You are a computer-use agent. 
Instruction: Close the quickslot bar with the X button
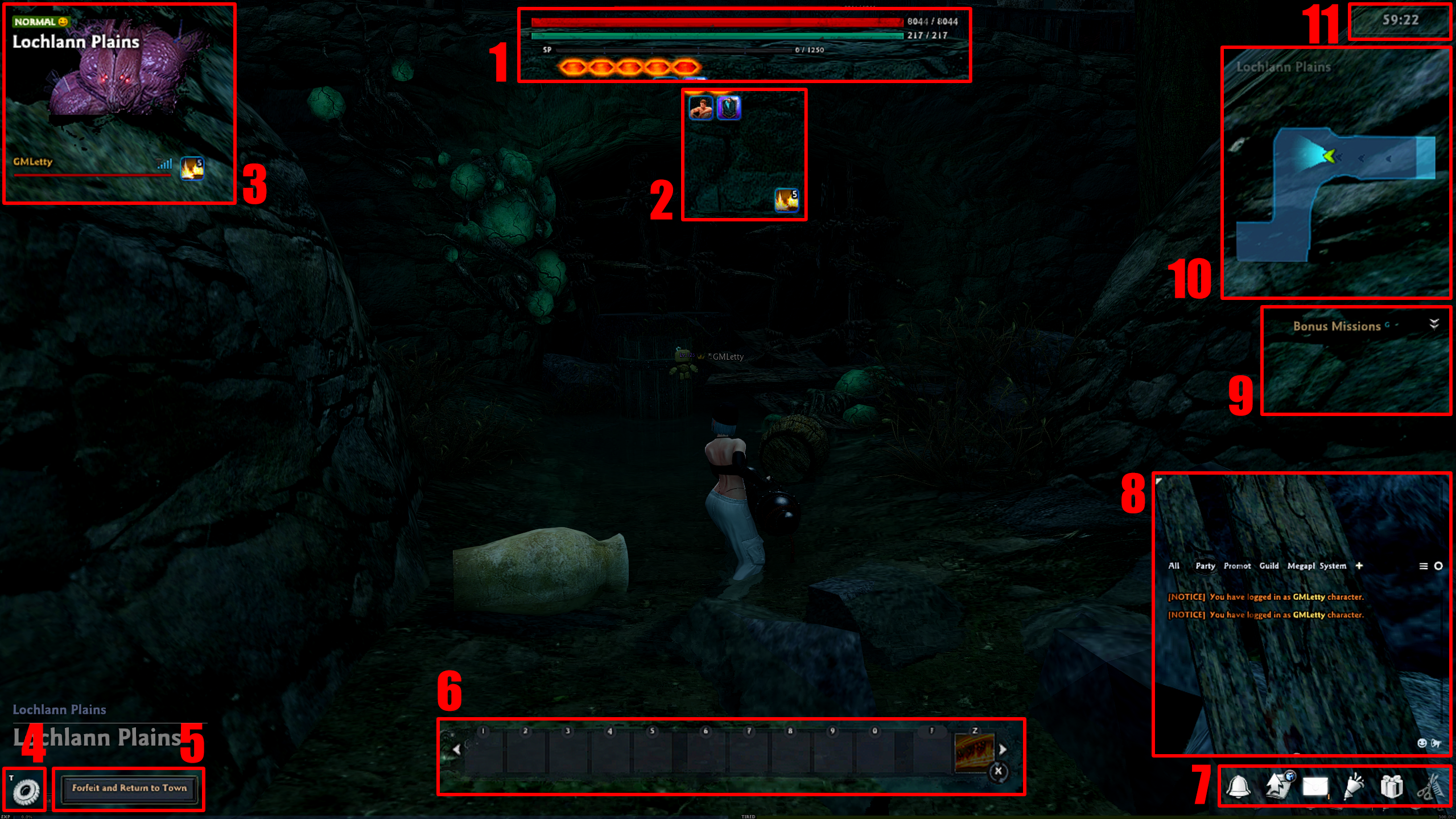(998, 771)
